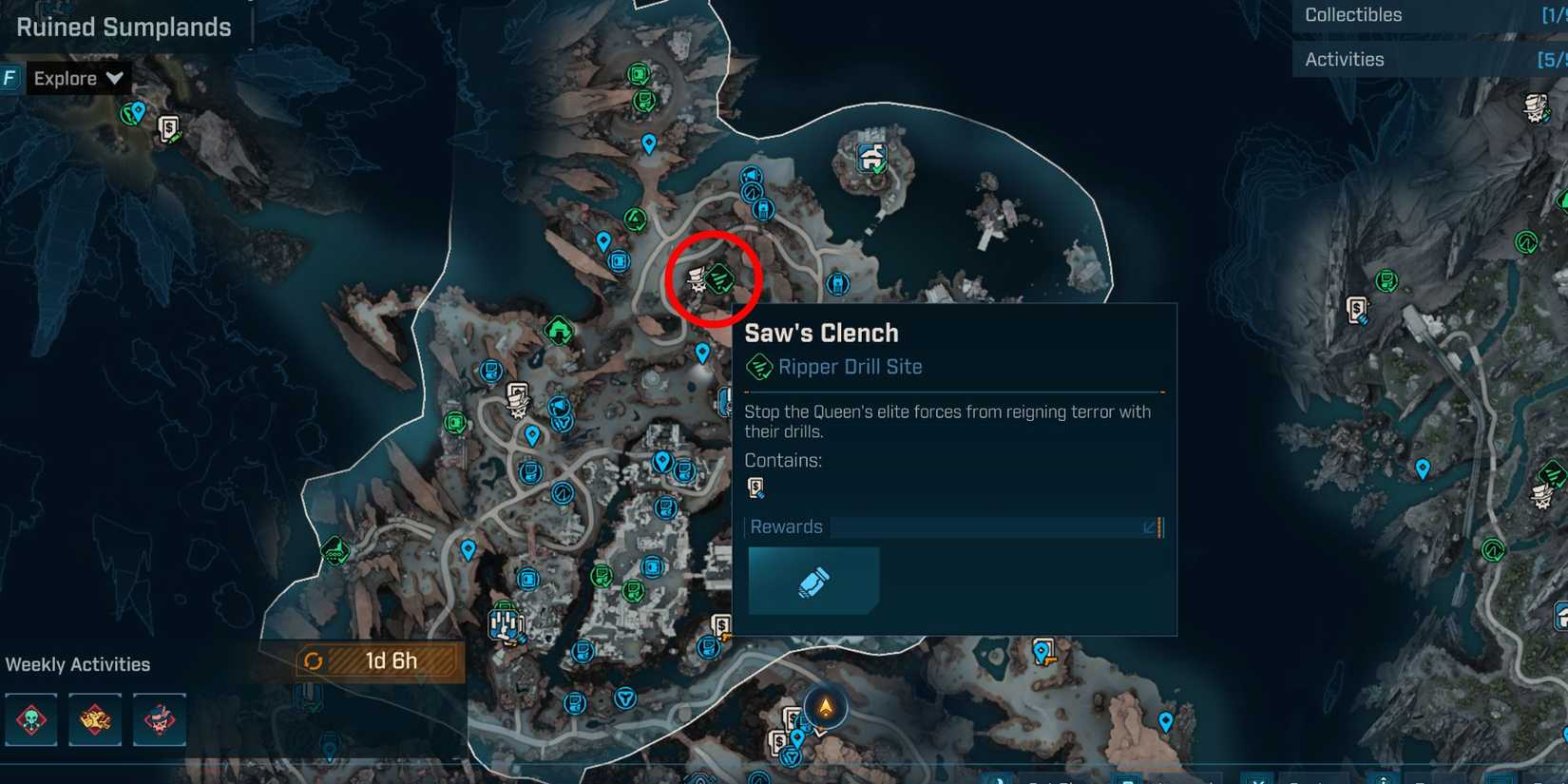The width and height of the screenshot is (1568, 784).
Task: Click the middle flaming Weekly Activity icon
Action: [95, 720]
